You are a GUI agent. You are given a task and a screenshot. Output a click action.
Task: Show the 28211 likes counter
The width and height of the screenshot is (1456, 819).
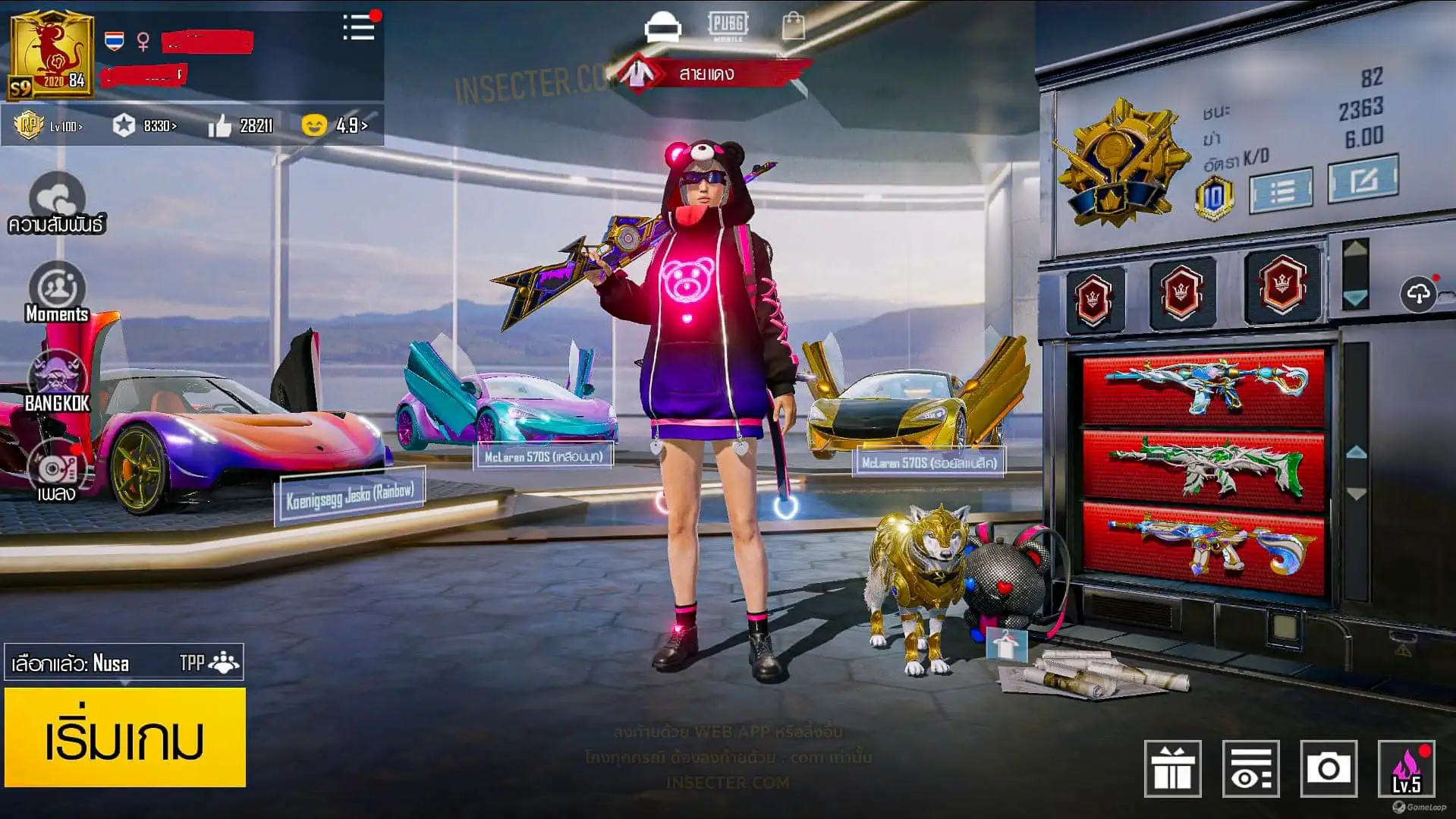coord(241,125)
